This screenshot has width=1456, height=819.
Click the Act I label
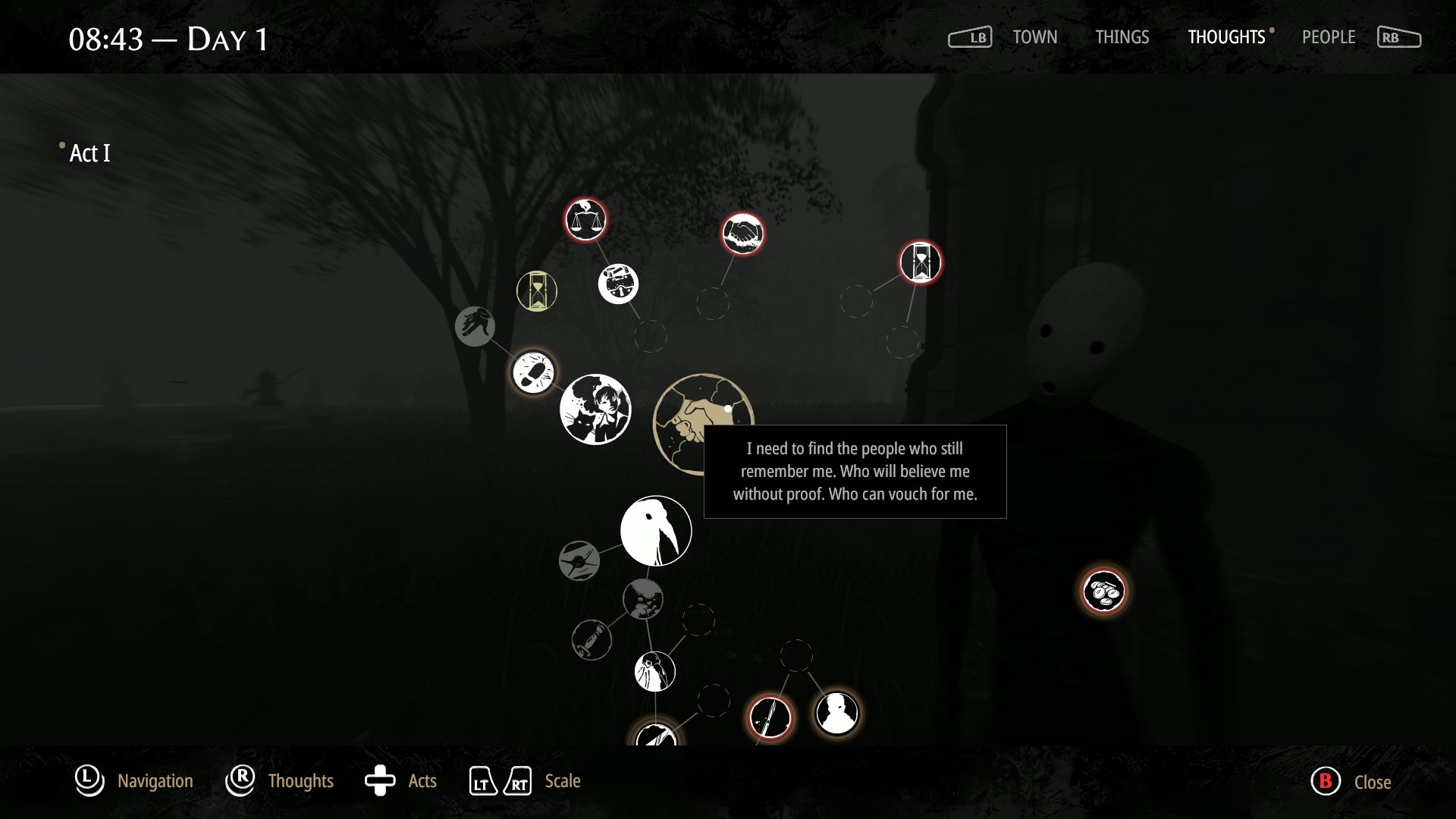pyautogui.click(x=88, y=153)
